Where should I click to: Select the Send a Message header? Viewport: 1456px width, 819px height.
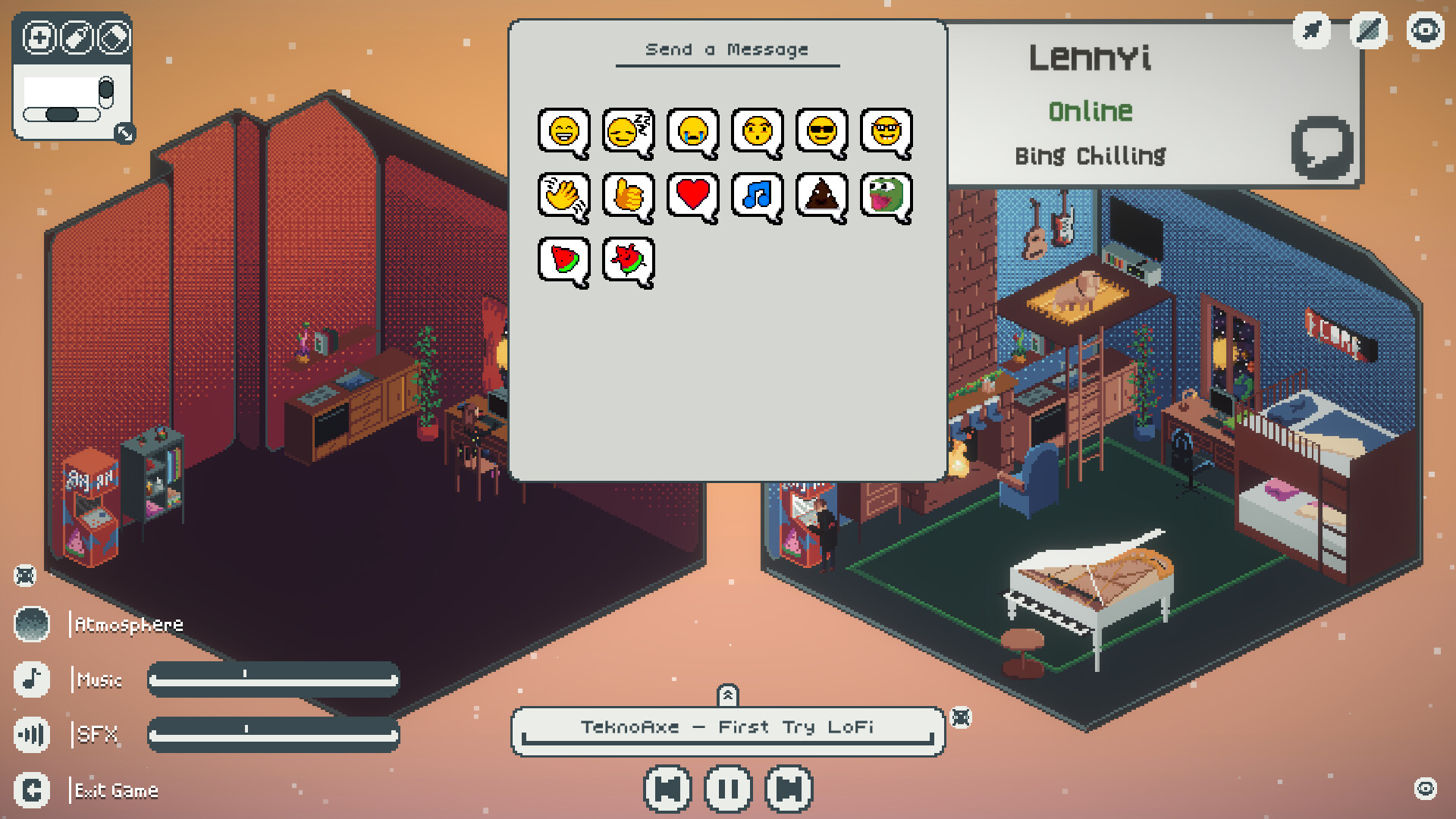[x=727, y=49]
